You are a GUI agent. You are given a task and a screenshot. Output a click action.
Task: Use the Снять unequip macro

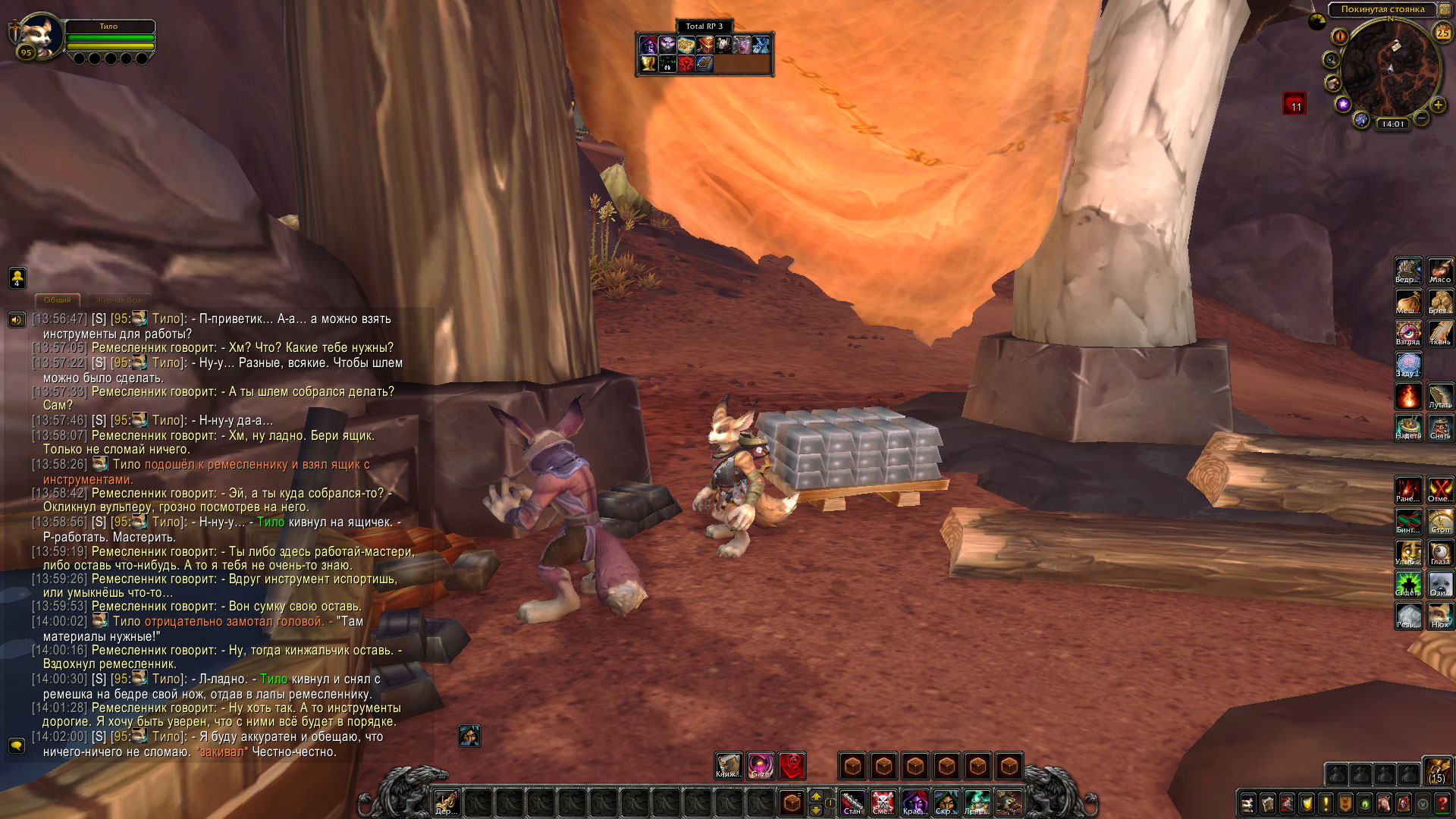(x=1440, y=427)
